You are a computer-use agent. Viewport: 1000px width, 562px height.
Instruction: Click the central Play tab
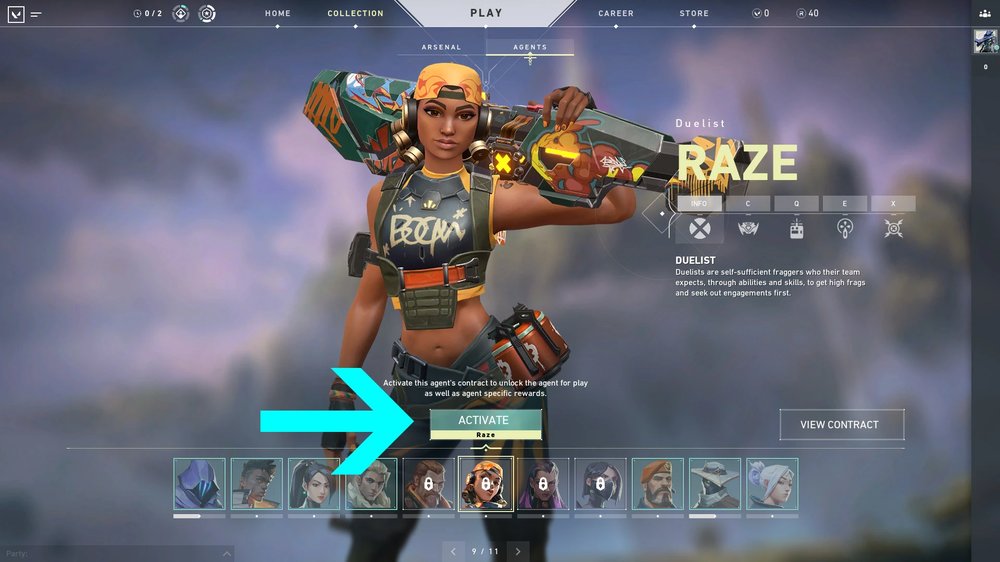click(x=486, y=14)
